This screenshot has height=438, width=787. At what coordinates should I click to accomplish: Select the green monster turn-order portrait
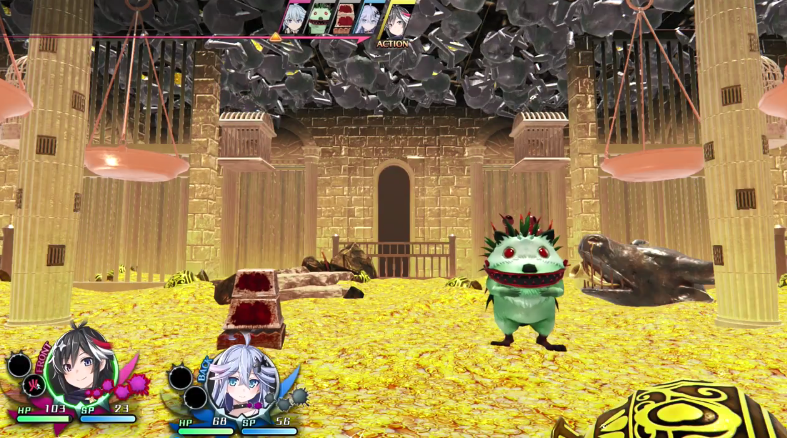[320, 18]
